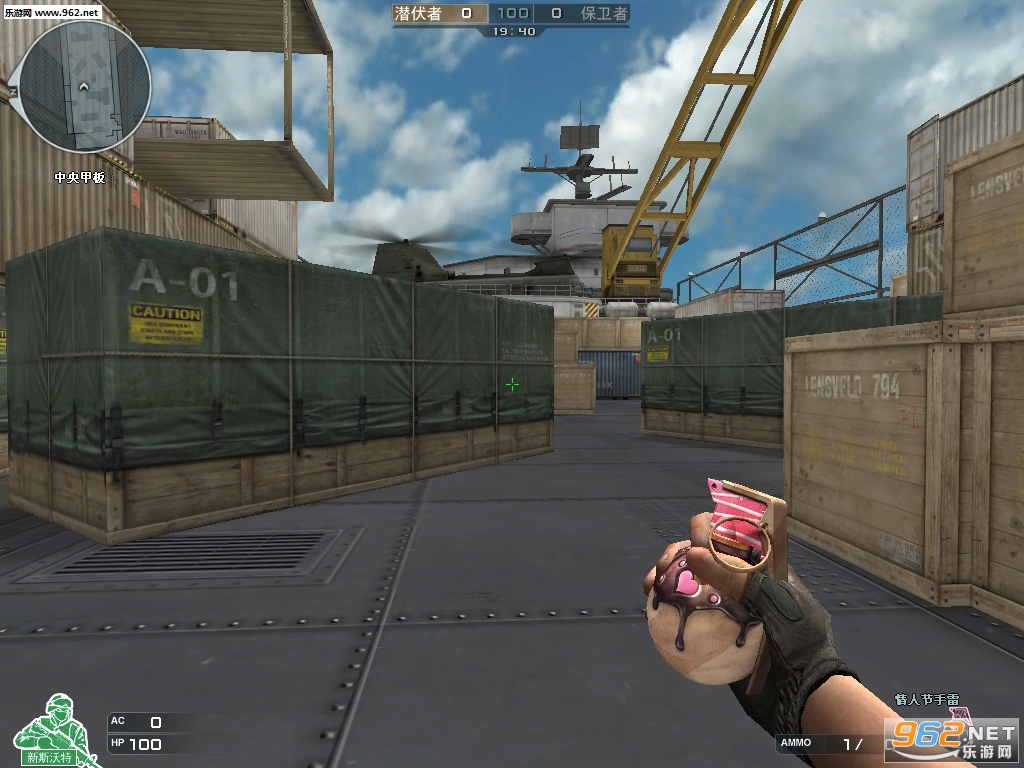Click the circular minimap radar
1024x768 pixels.
click(x=86, y=87)
